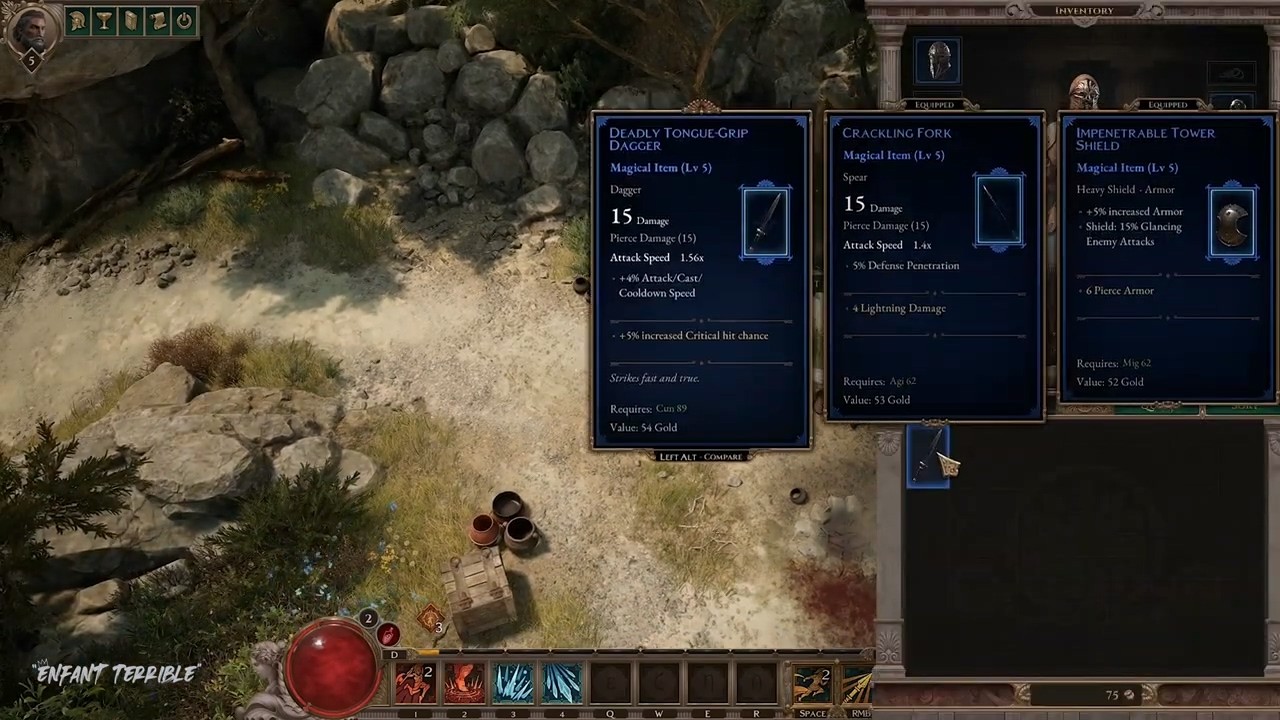The image size is (1280, 720).
Task: Click the power icon menu button
Action: pos(184,21)
